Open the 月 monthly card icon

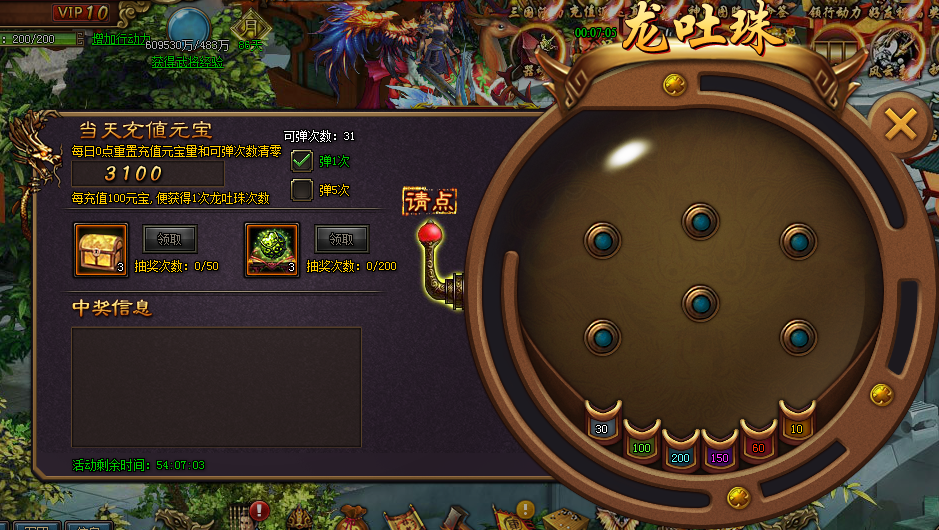(x=251, y=27)
